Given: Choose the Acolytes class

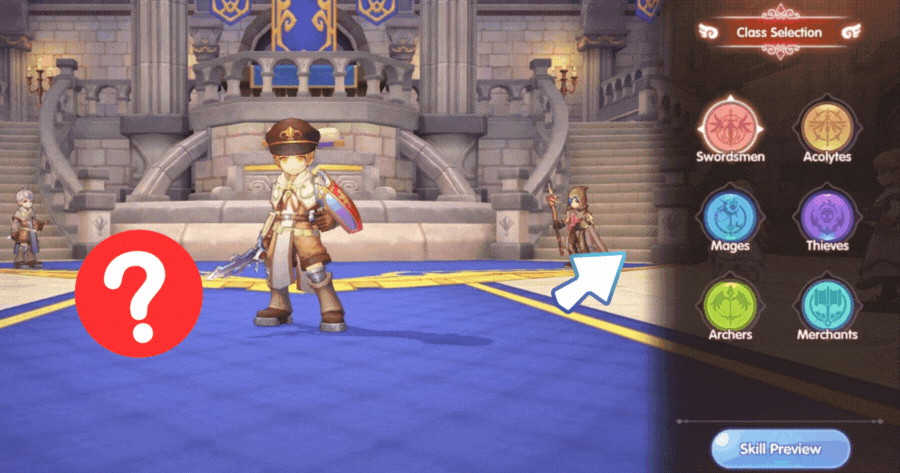Looking at the screenshot, I should [x=826, y=125].
